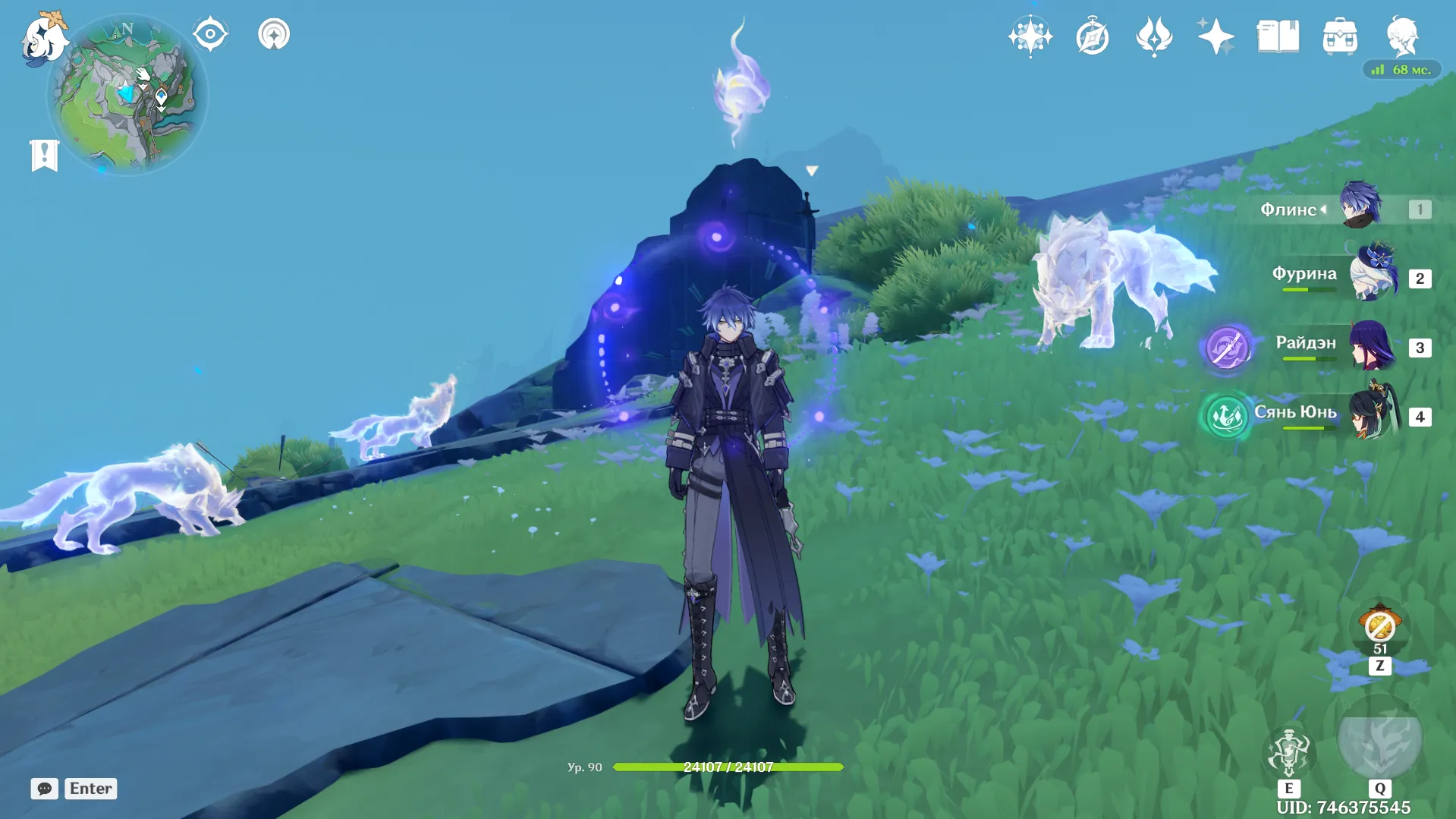Open the quest navigation target icon
Image resolution: width=1456 pixels, height=819 pixels.
pos(210,34)
